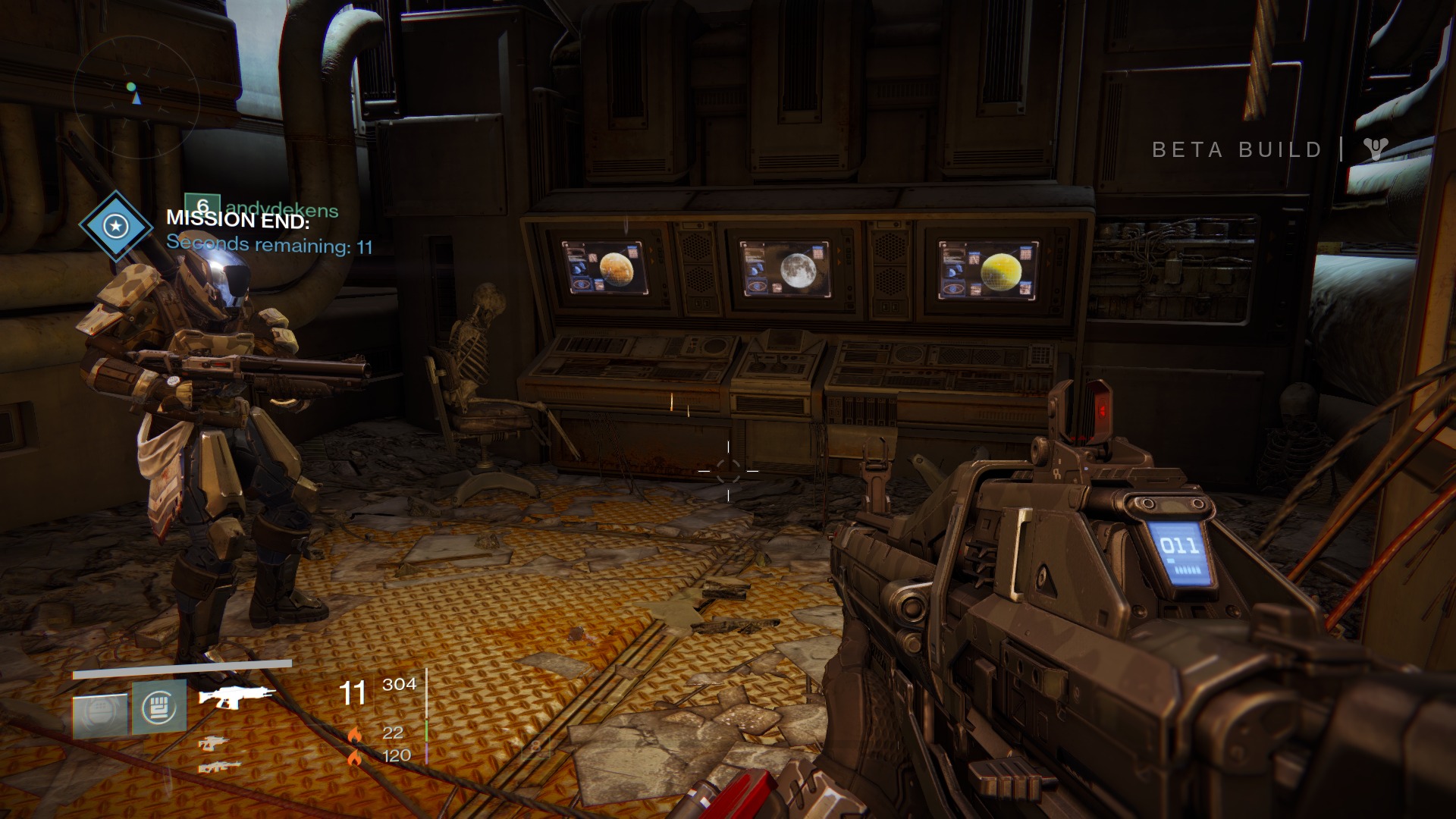Select the diamond mission objective star icon

click(116, 226)
